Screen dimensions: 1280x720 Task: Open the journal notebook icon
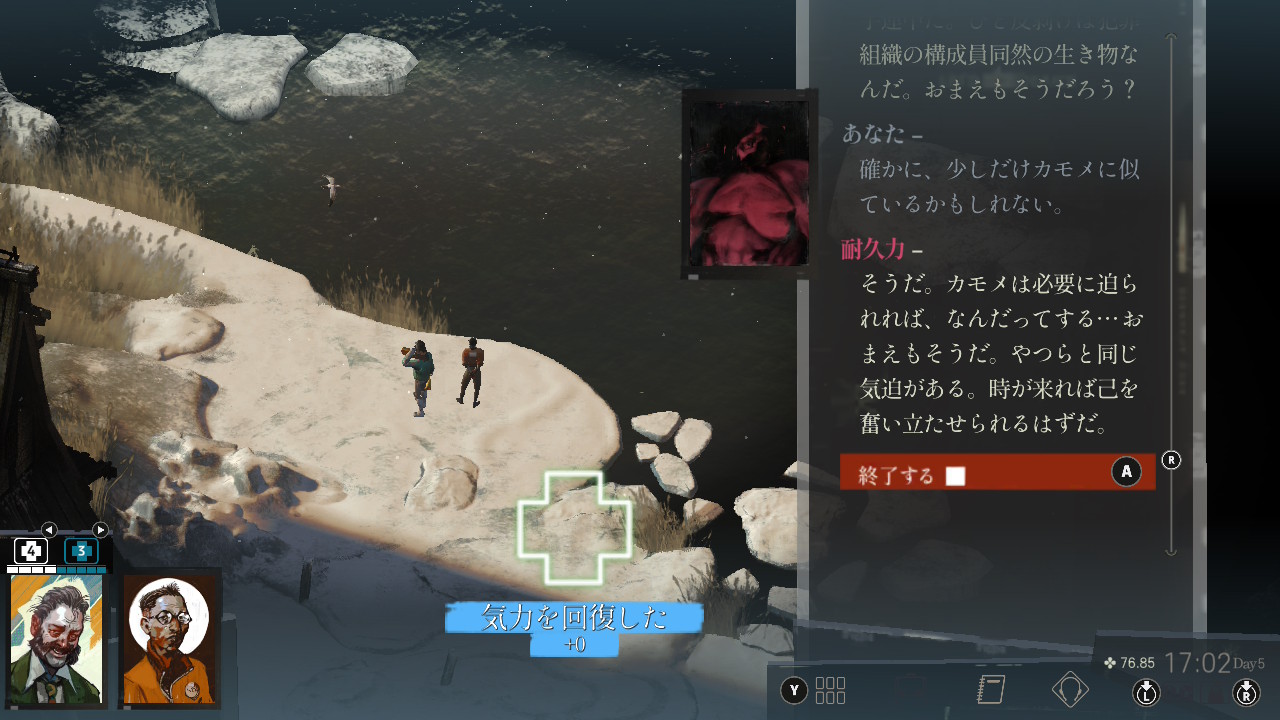(991, 690)
